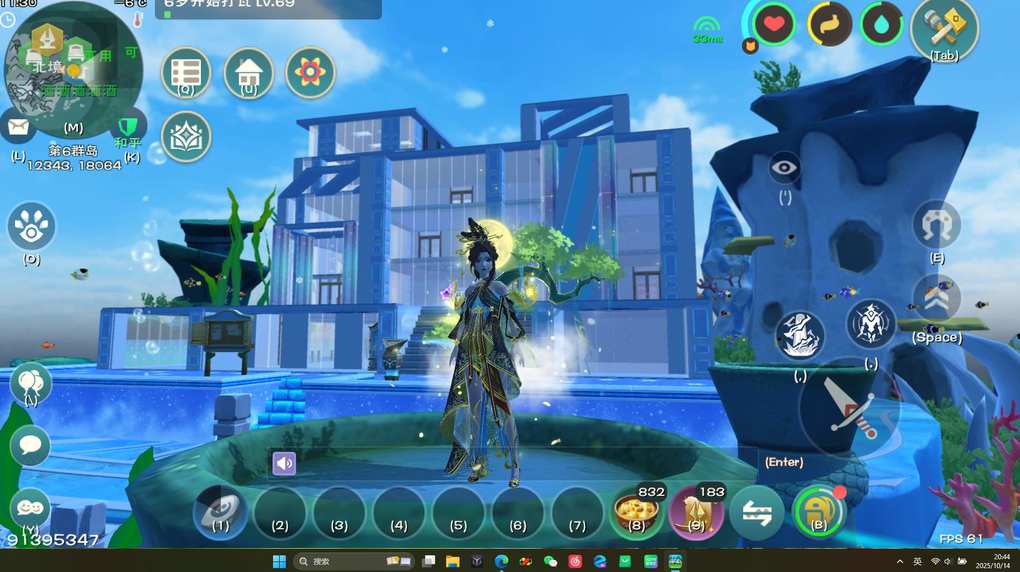The width and height of the screenshot is (1020, 572).
Task: Open the chat speech bubble
Action: (30, 445)
